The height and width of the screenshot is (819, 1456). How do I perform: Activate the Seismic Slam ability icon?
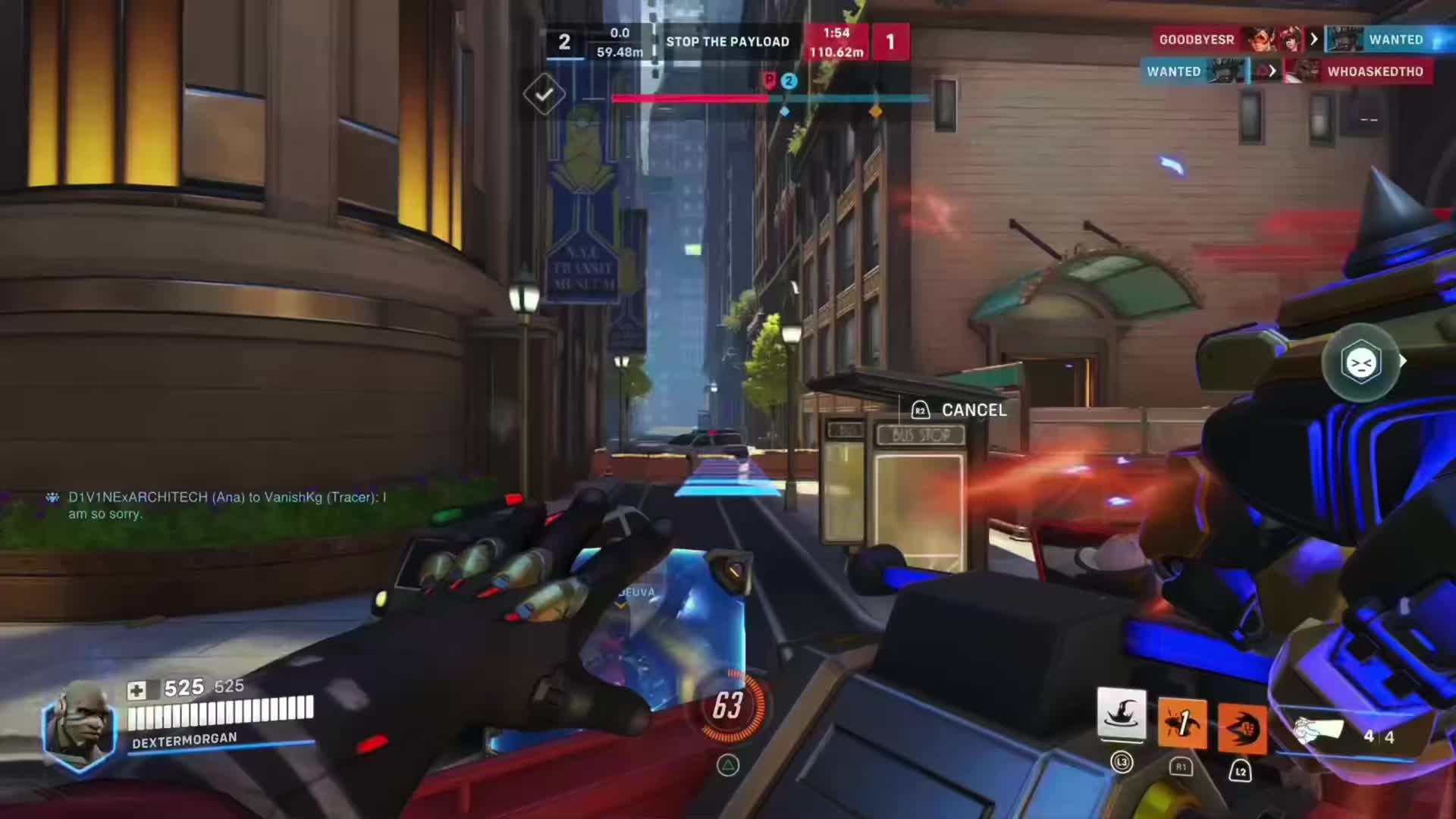[x=1181, y=723]
